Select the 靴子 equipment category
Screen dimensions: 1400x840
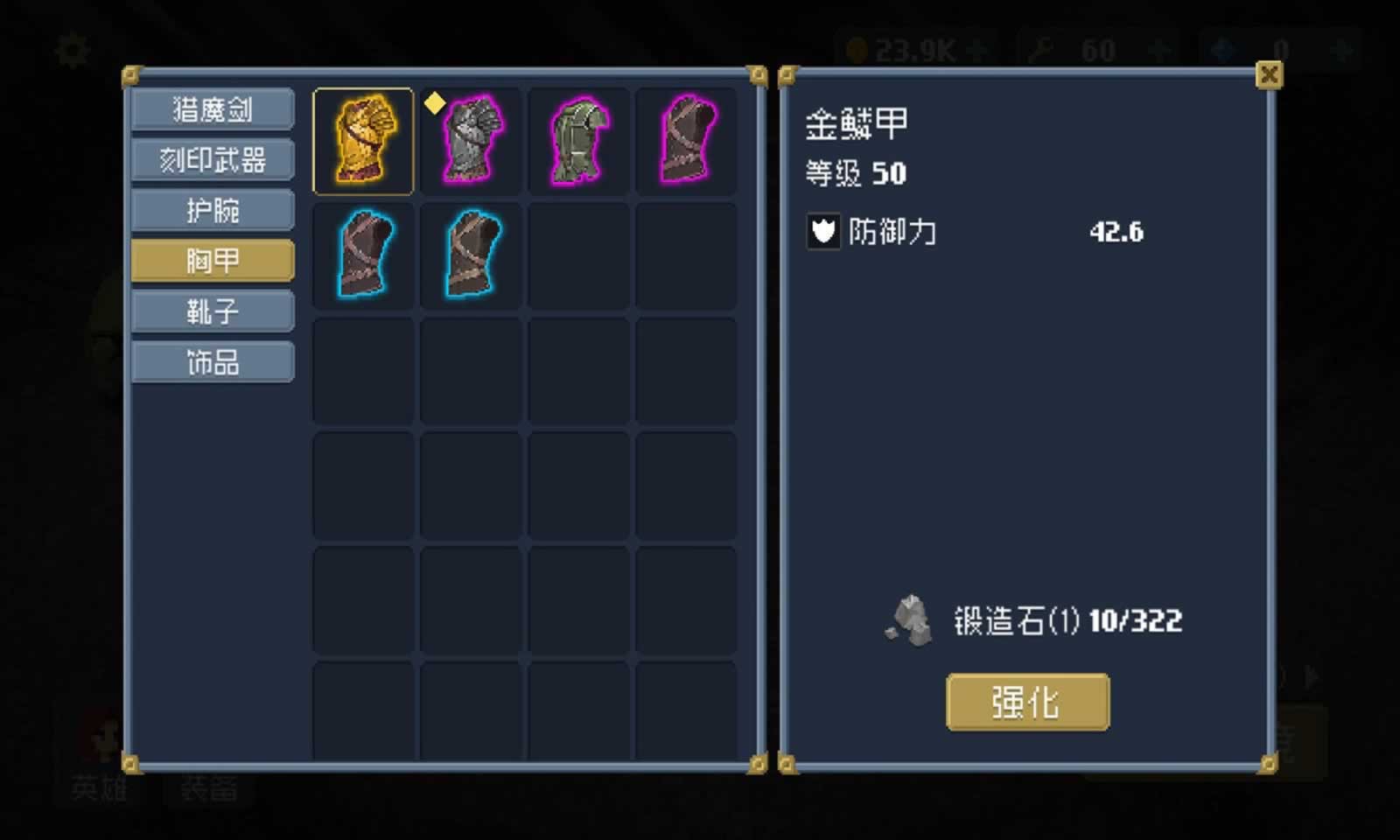point(212,311)
